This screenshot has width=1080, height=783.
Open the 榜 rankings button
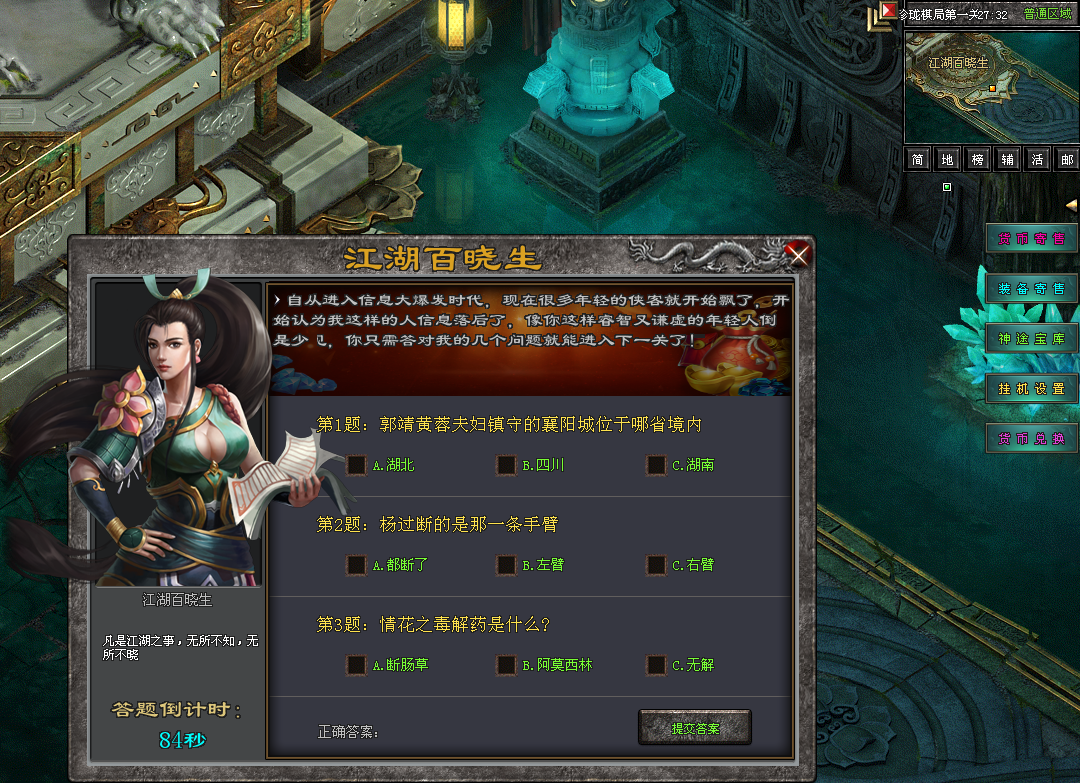click(977, 160)
